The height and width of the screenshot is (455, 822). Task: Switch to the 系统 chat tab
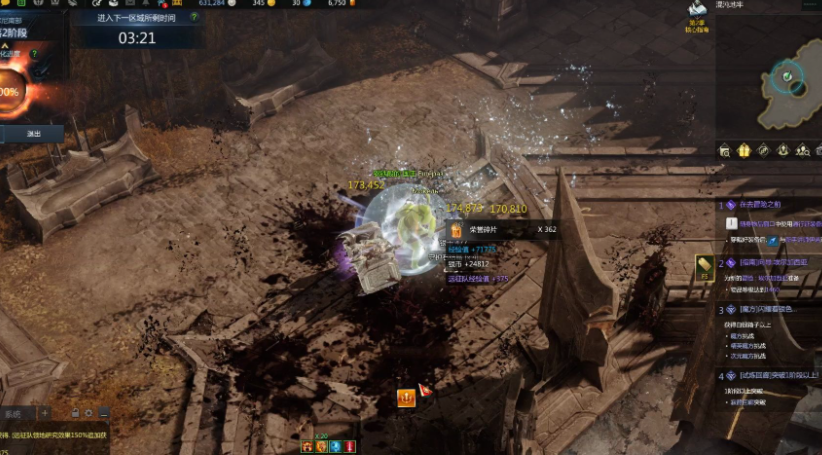pos(14,413)
